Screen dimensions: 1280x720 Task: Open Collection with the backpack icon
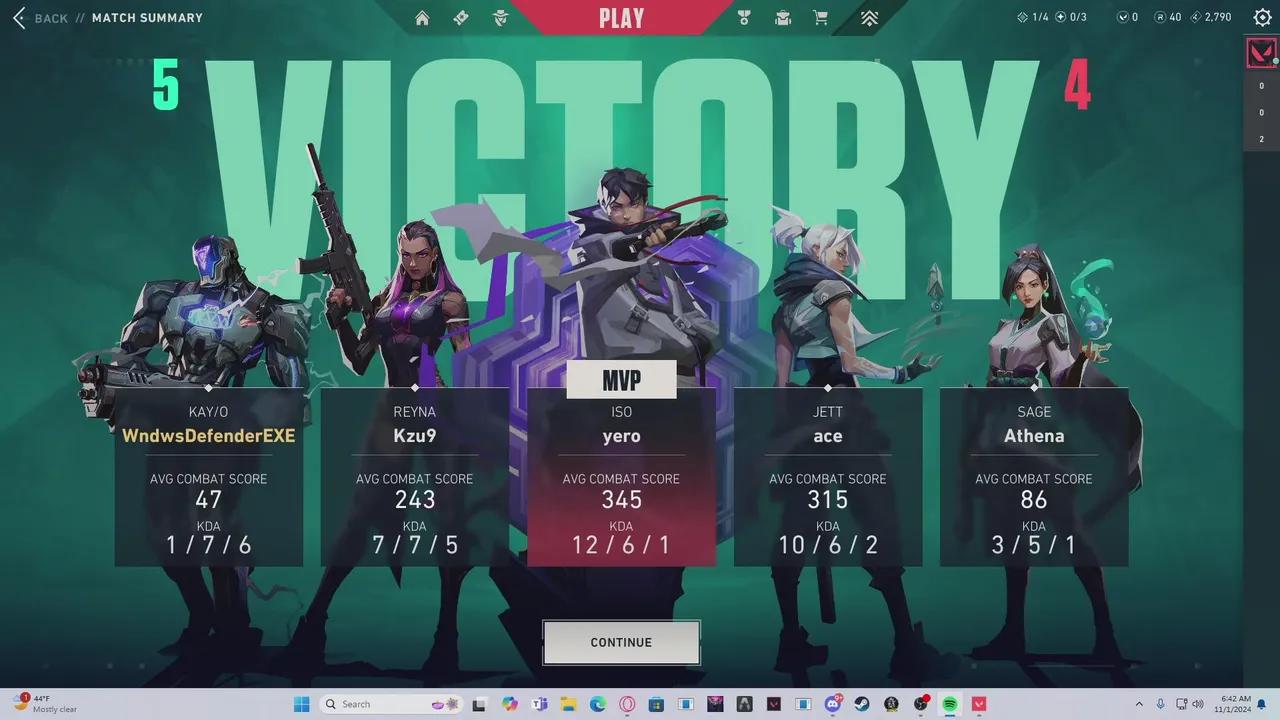[782, 17]
